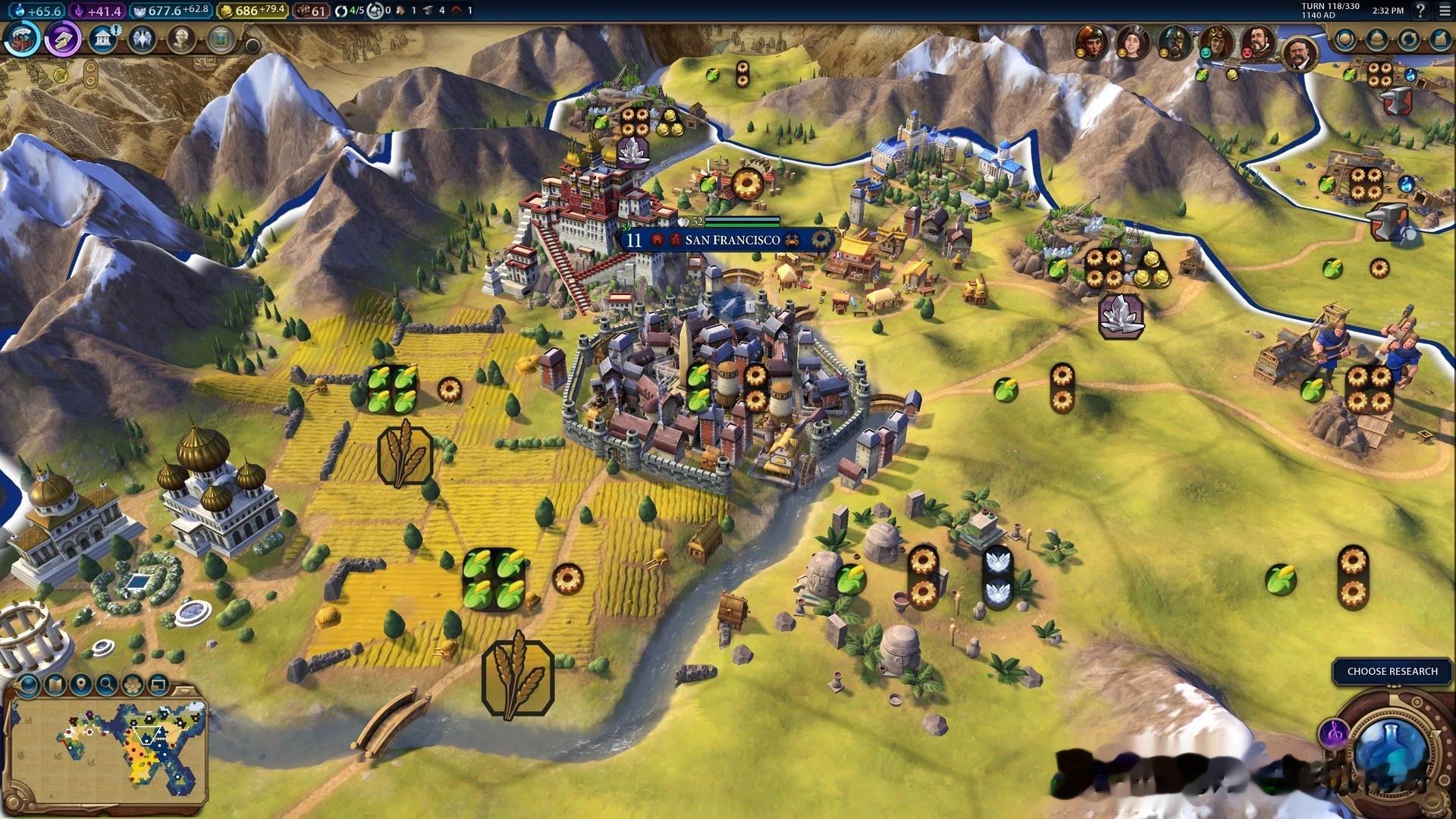Screen dimensions: 1456x819
Task: Open the game menu hamburger button
Action: point(1444,11)
